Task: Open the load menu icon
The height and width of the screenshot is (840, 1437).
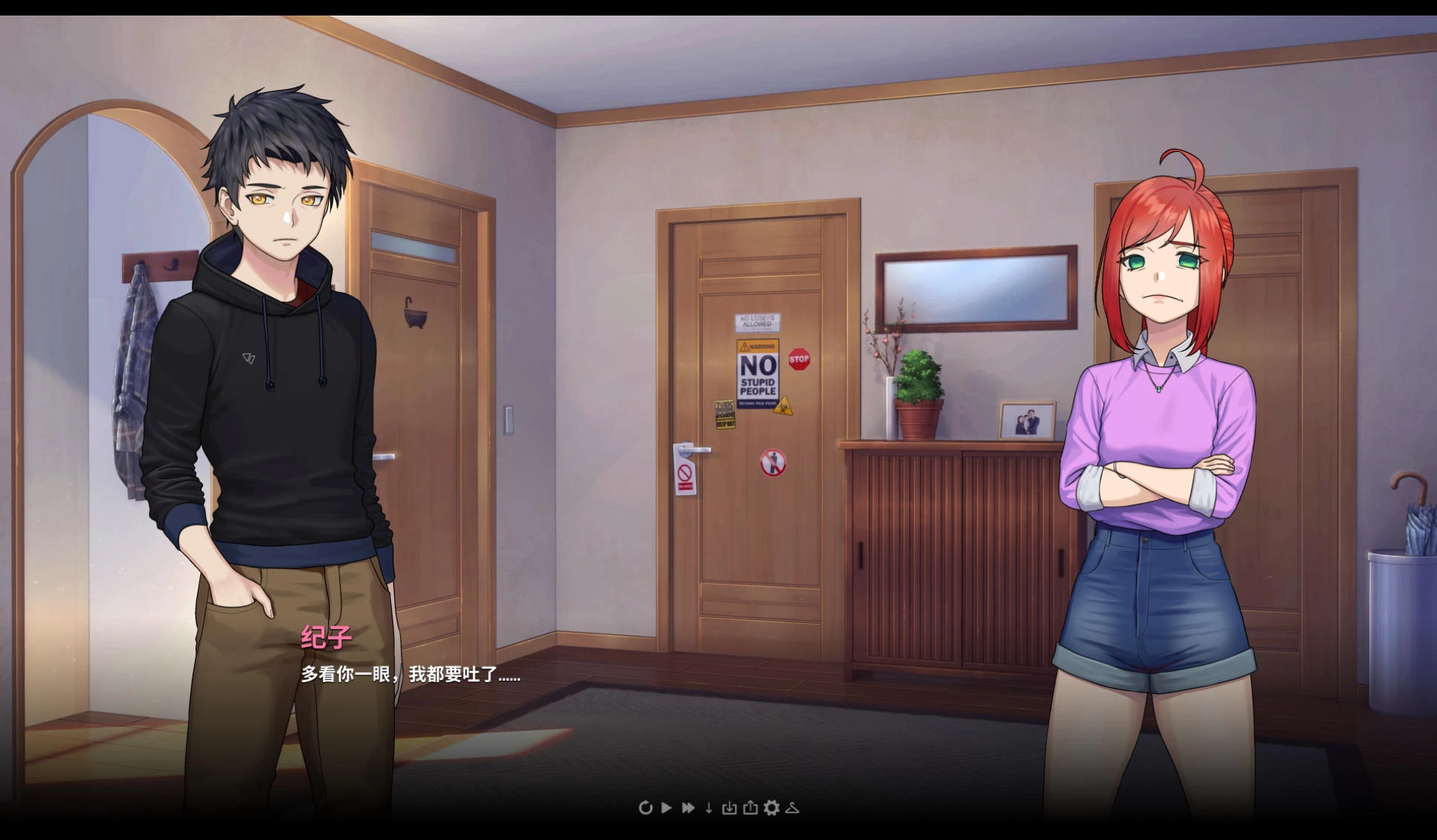Action: click(729, 809)
